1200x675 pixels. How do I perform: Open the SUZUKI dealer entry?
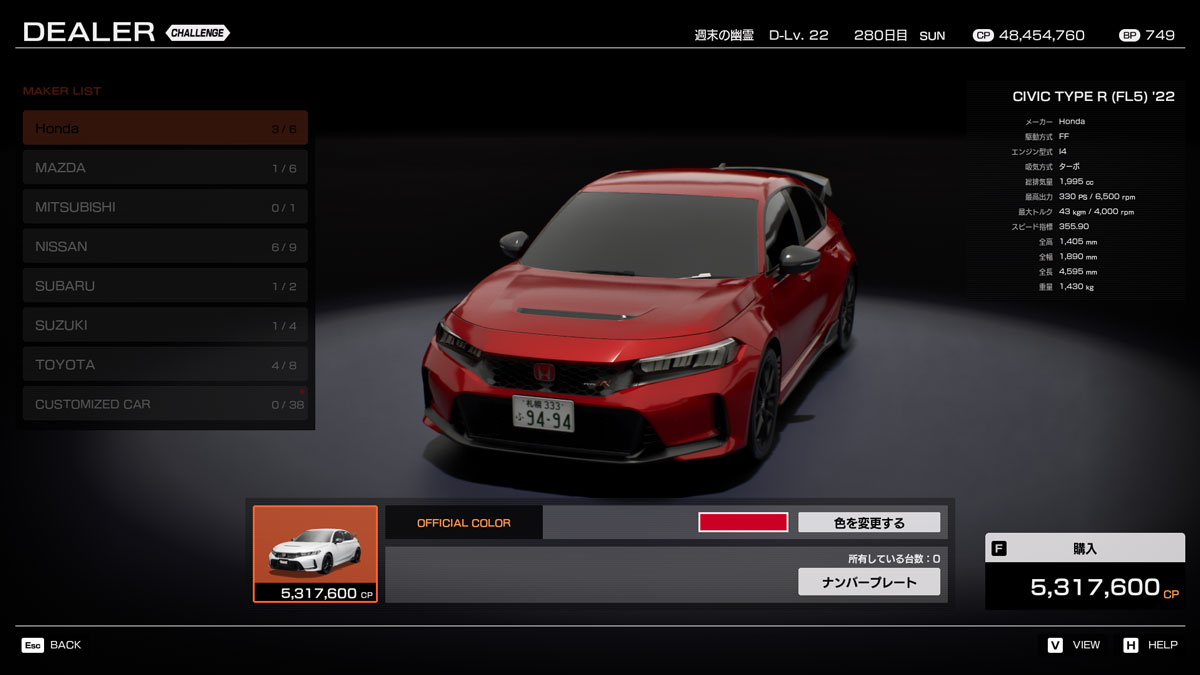tap(165, 325)
